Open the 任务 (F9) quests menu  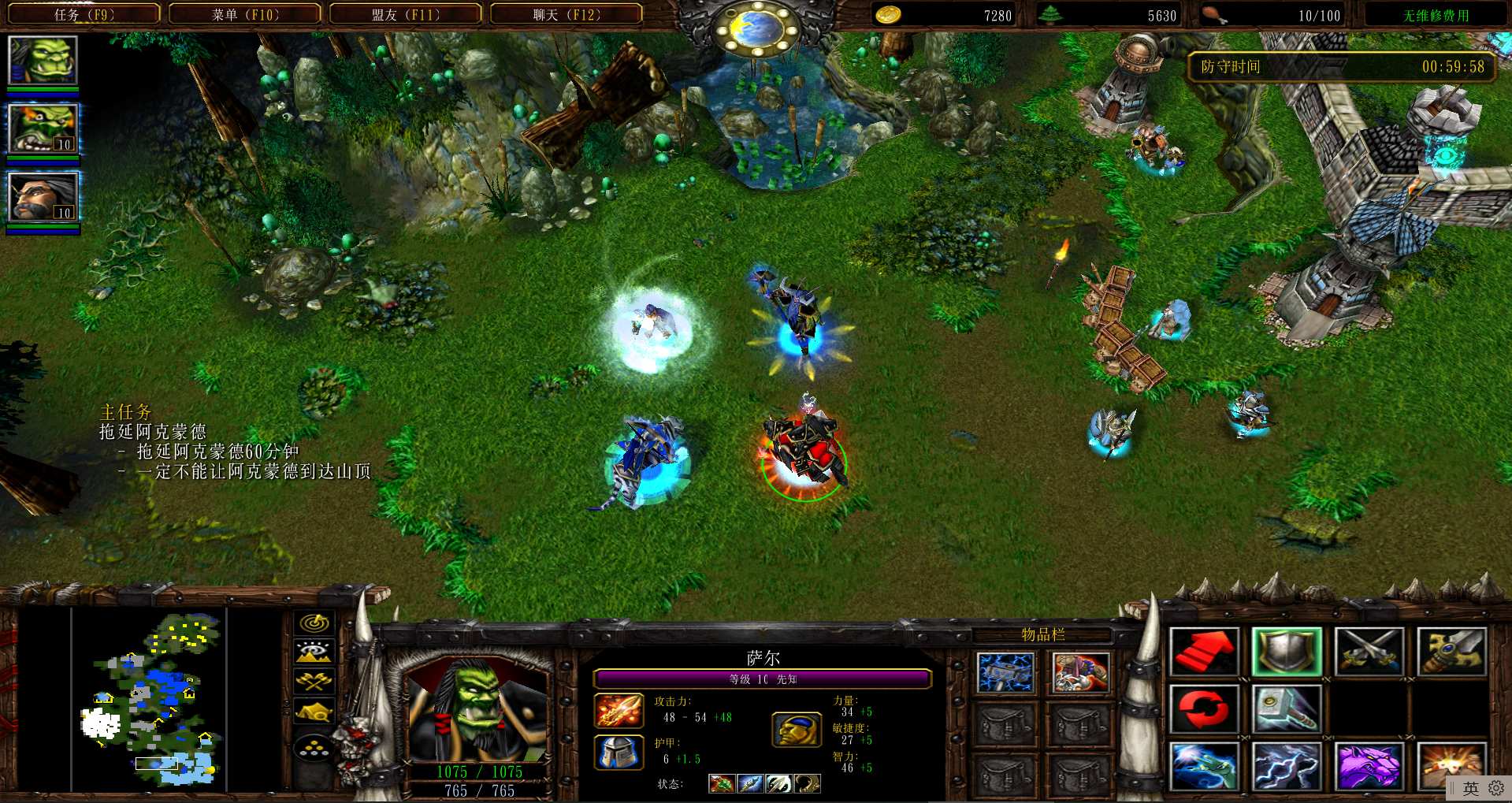[84, 14]
